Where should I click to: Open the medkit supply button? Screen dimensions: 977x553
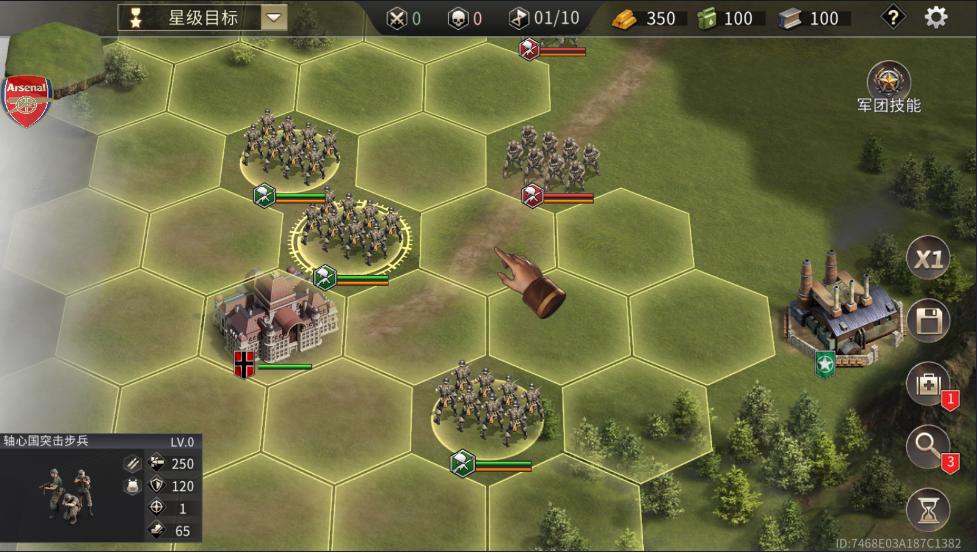point(927,384)
